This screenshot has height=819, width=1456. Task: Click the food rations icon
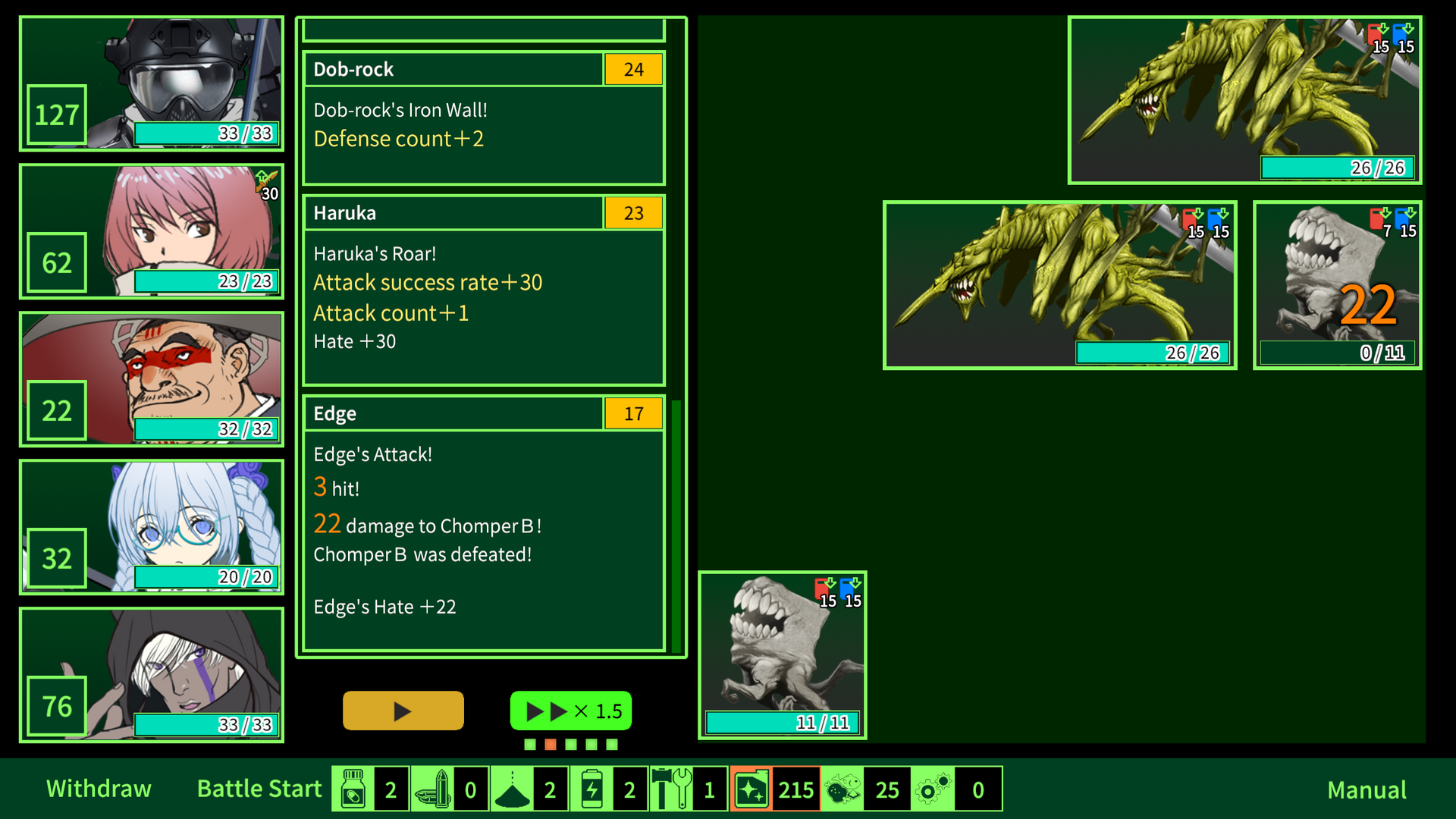coord(843,789)
